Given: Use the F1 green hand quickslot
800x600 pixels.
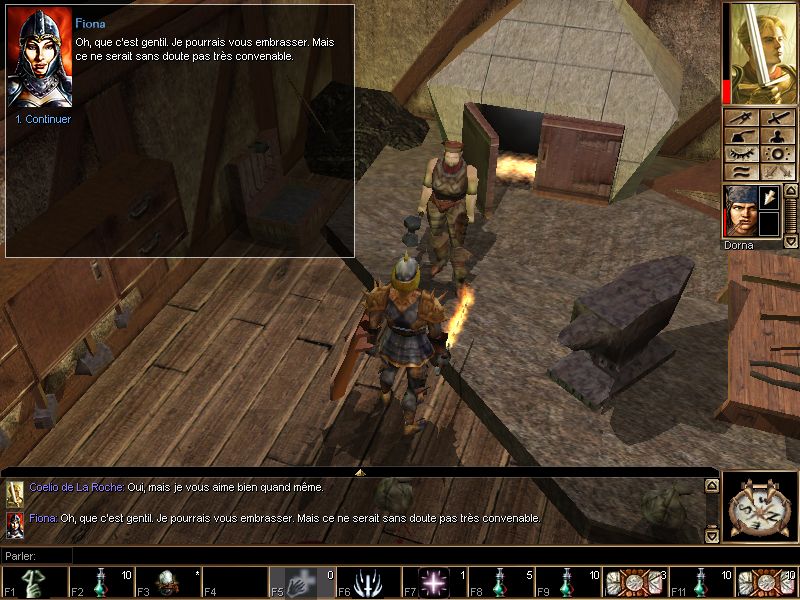Looking at the screenshot, I should coord(34,582).
